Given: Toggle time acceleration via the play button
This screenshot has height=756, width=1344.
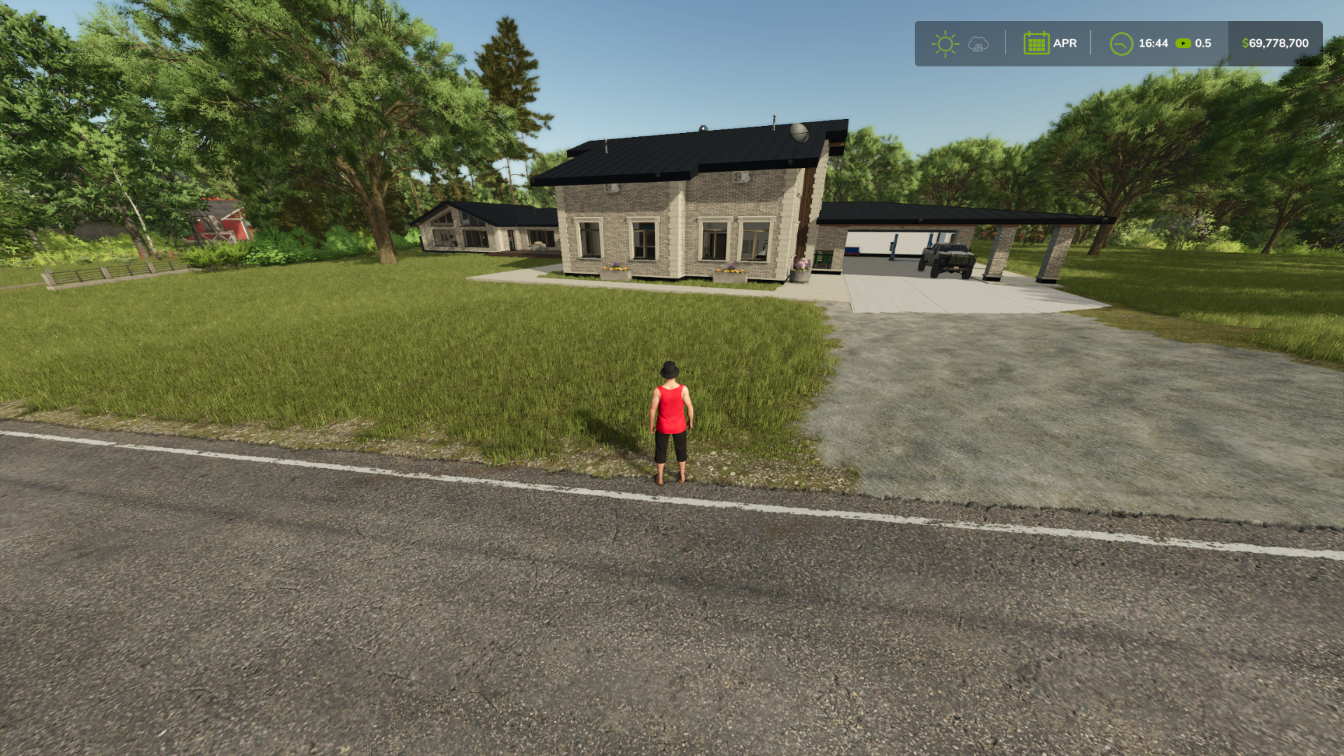Looking at the screenshot, I should coord(1183,43).
